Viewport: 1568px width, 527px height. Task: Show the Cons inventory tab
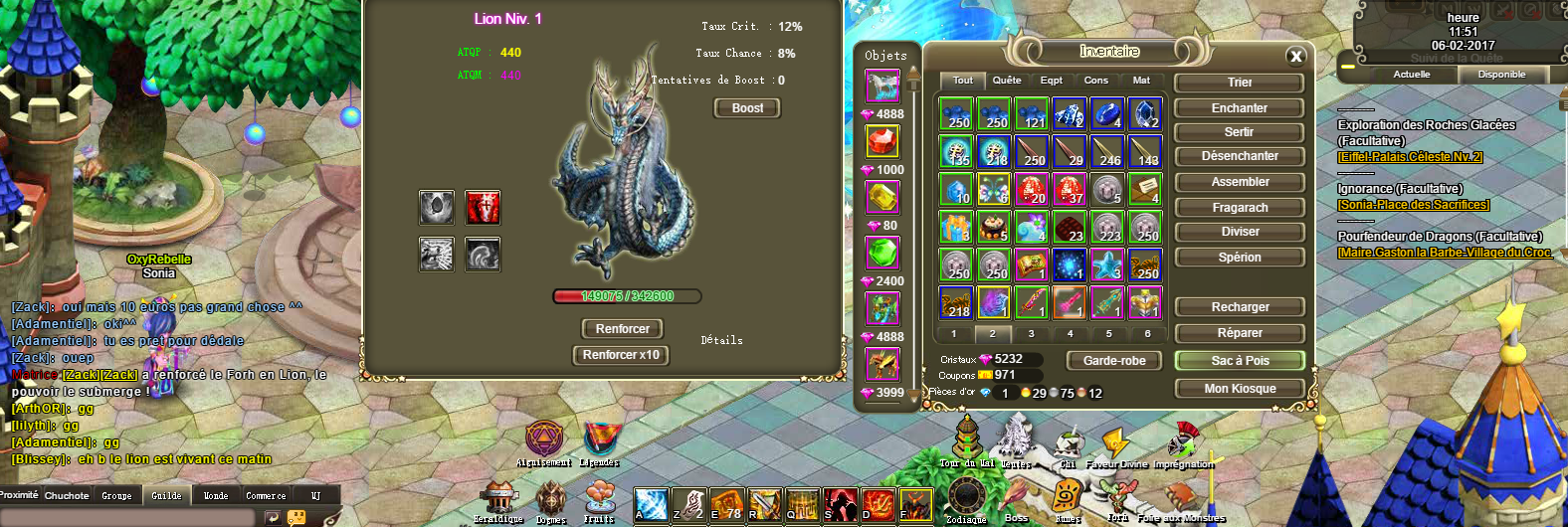1095,81
